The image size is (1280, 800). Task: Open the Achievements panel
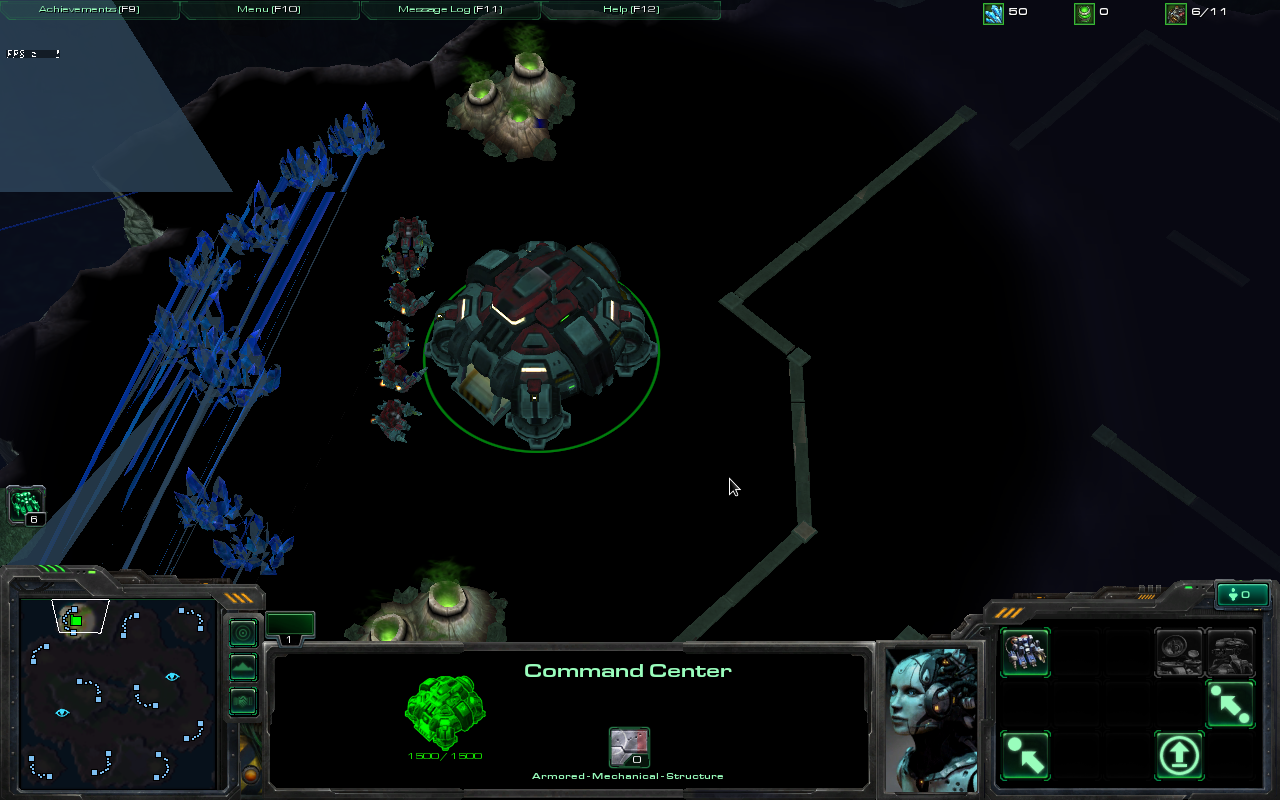[88, 9]
